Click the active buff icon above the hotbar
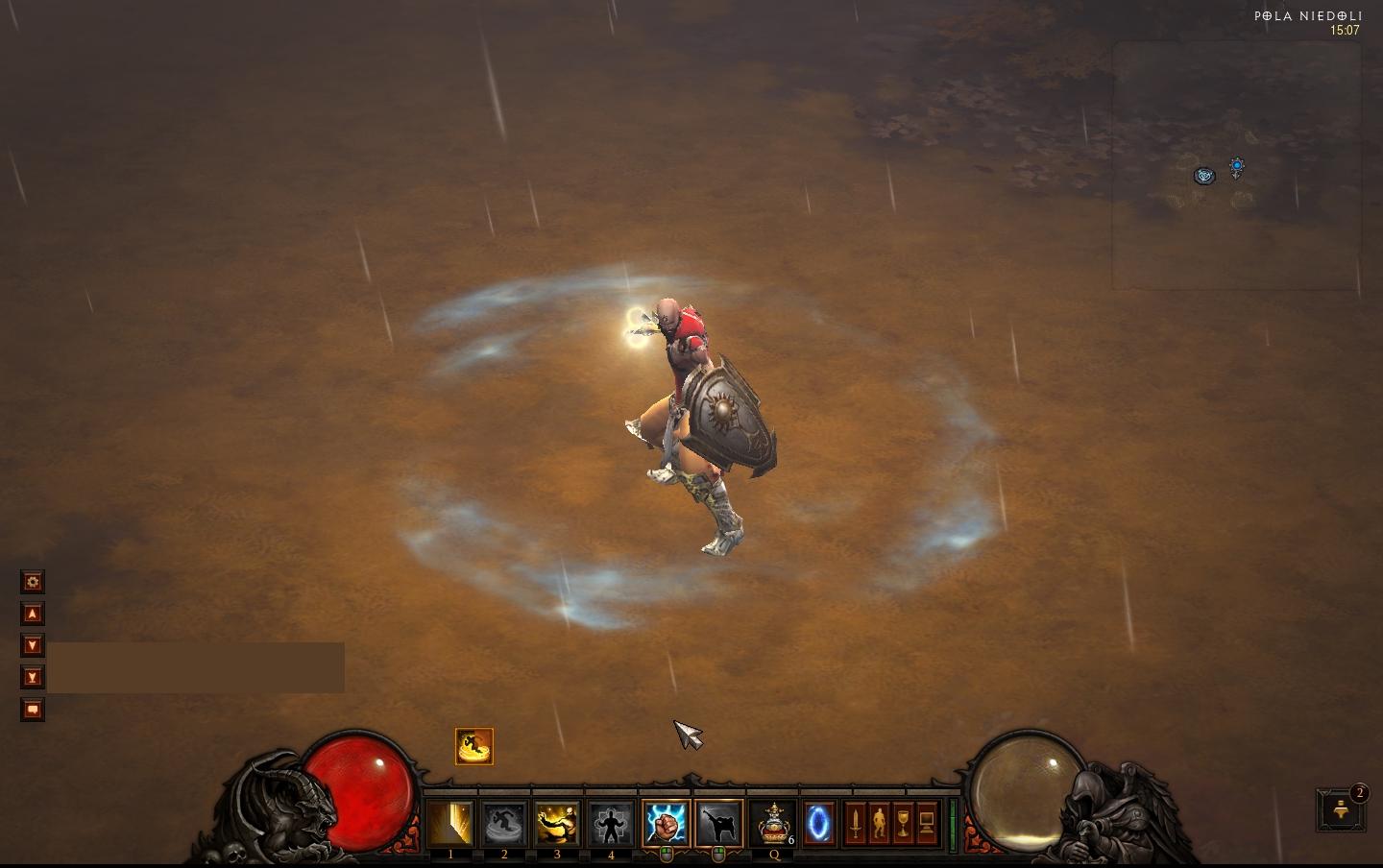The width and height of the screenshot is (1383, 868). coord(473,746)
